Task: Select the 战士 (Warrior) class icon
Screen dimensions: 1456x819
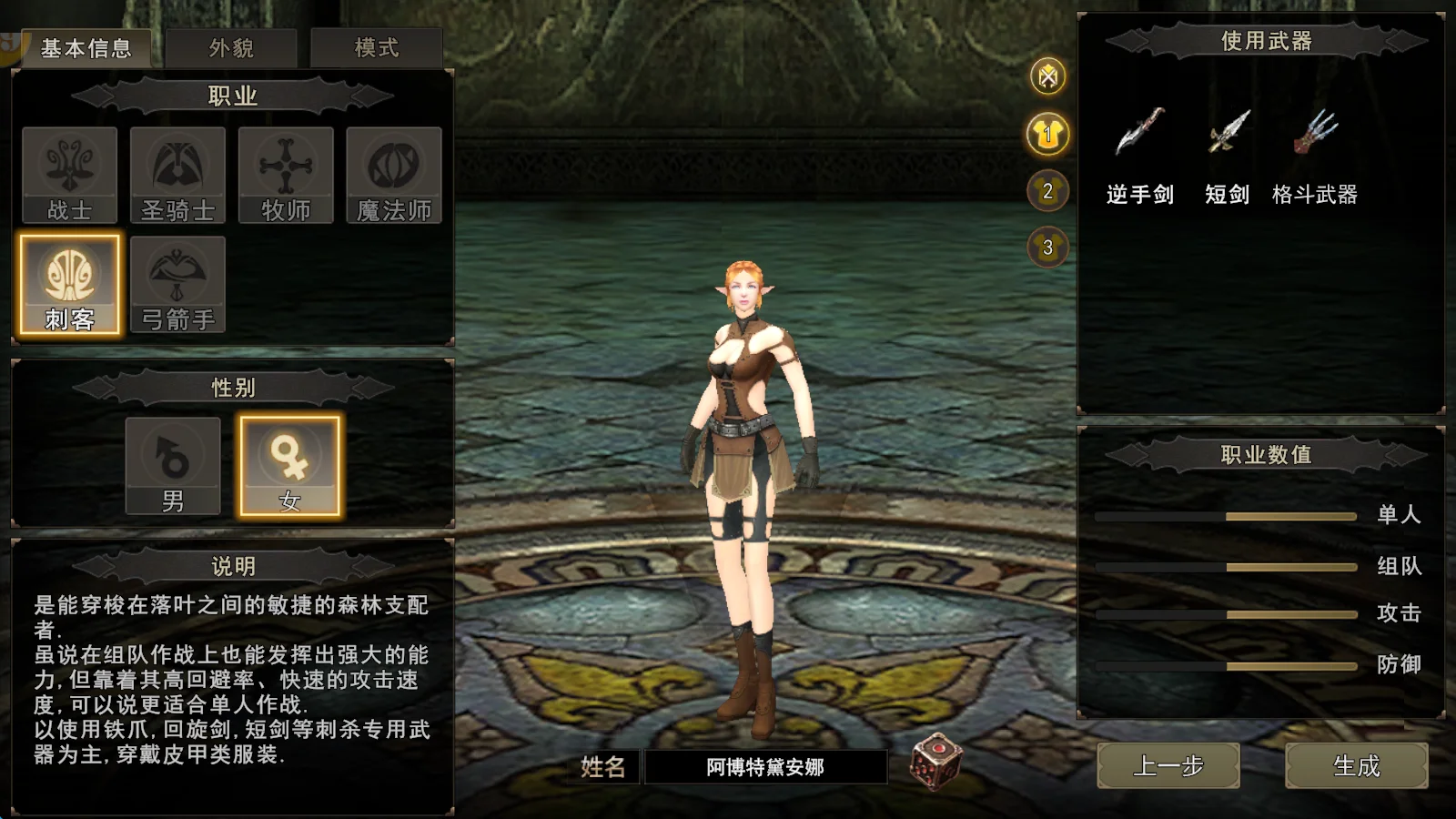Action: [68, 173]
